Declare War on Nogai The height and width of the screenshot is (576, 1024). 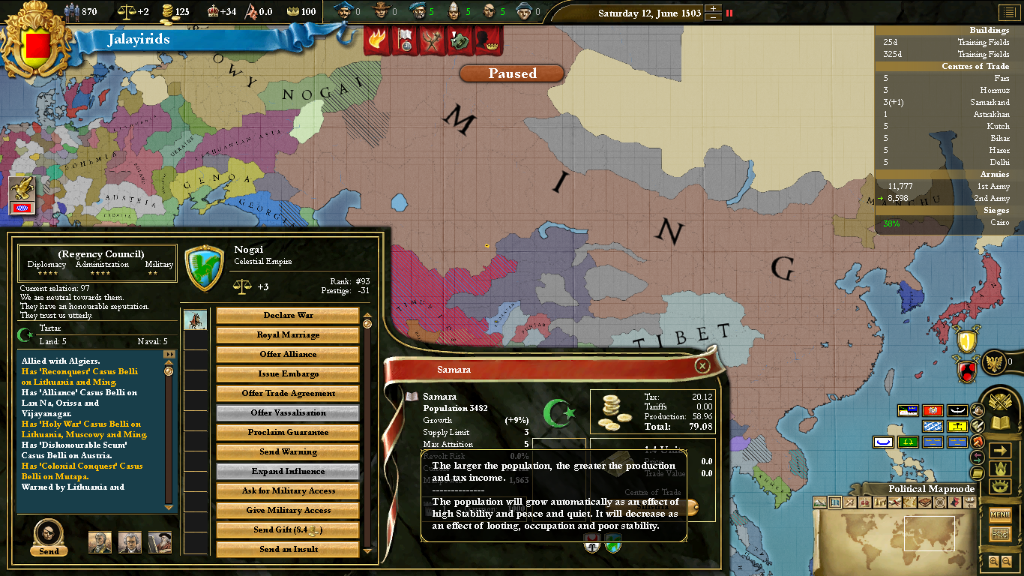[287, 316]
